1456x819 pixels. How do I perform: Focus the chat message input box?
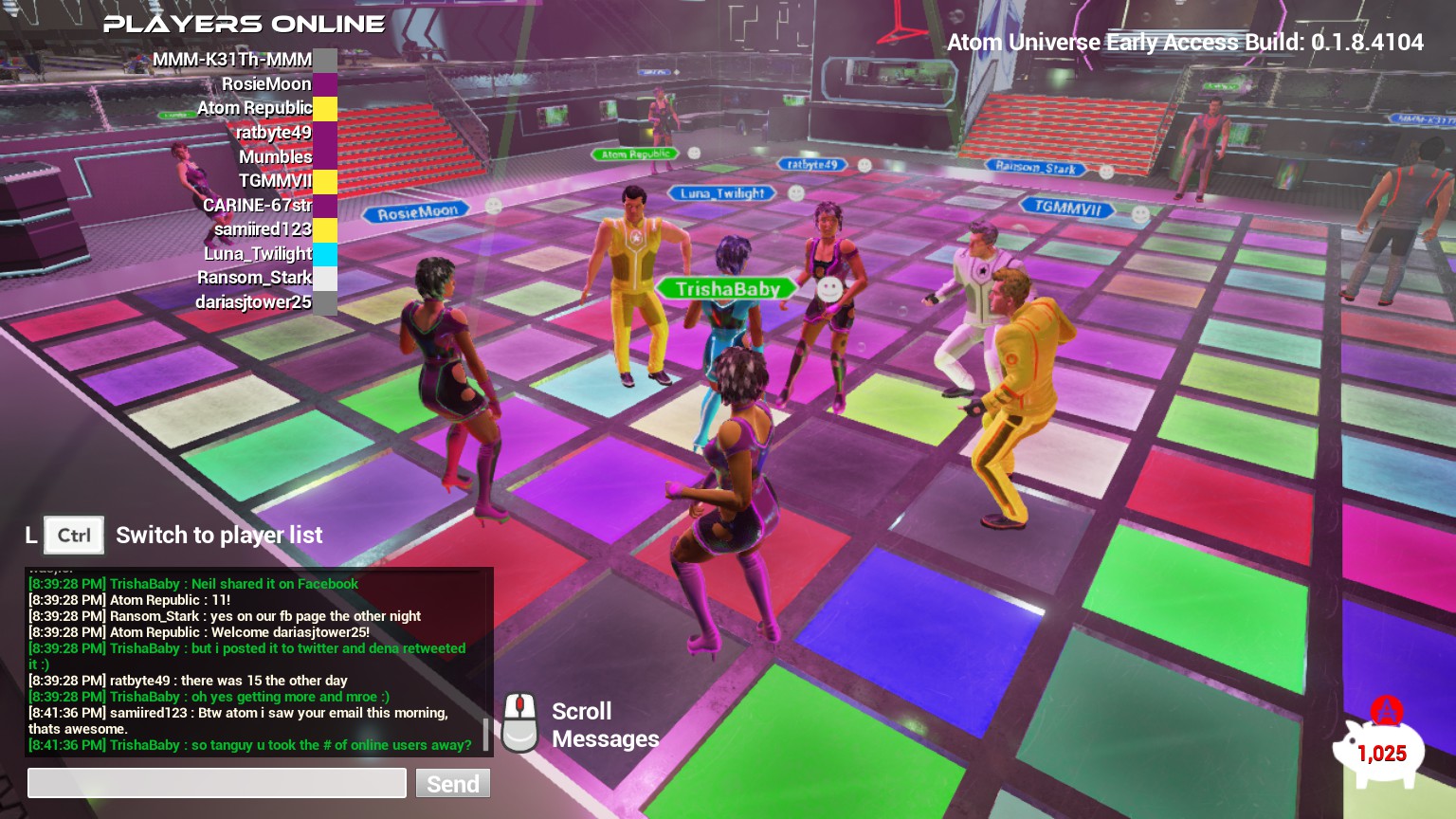216,783
